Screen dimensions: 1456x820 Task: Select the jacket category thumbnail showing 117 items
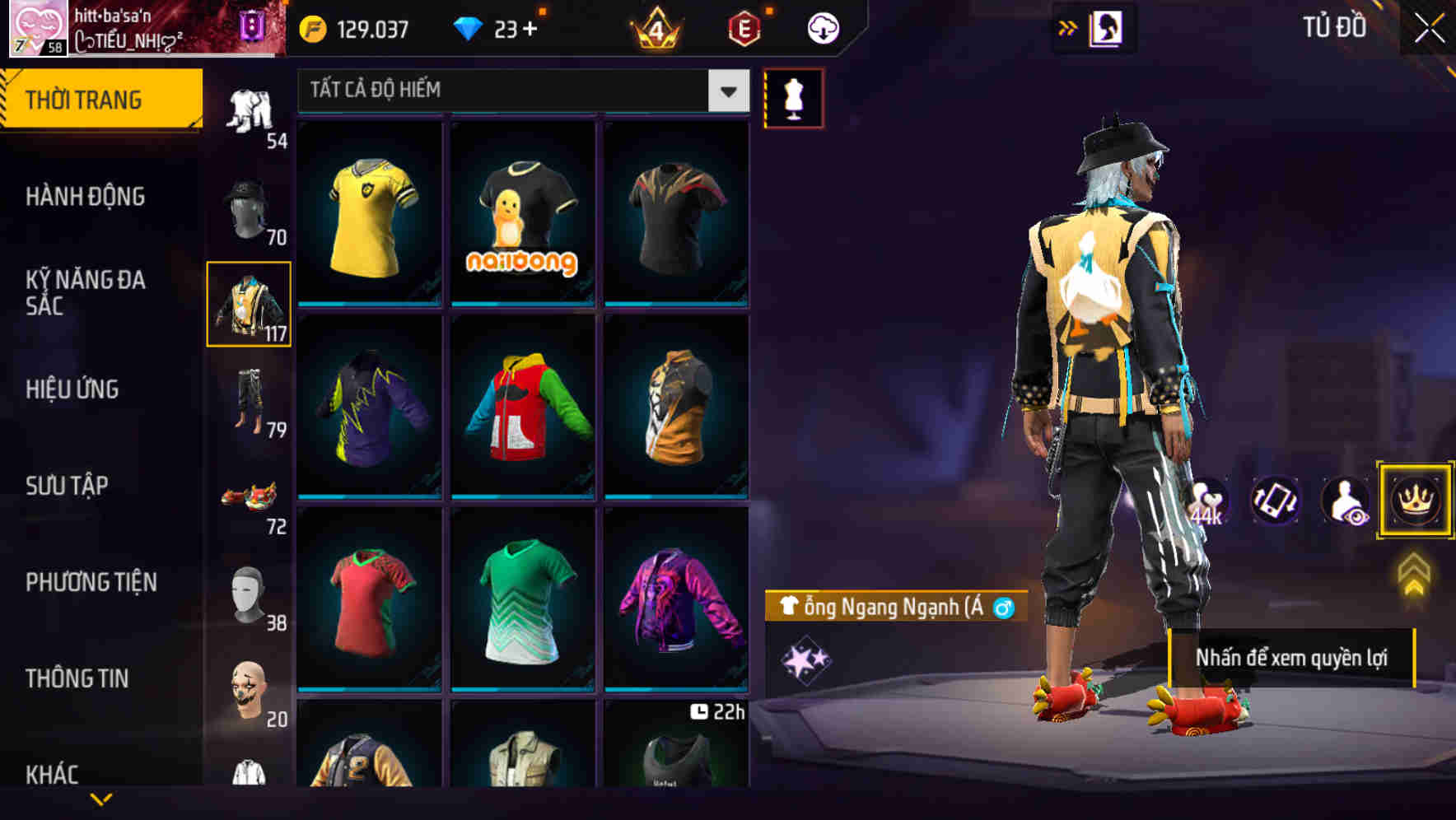[x=249, y=305]
